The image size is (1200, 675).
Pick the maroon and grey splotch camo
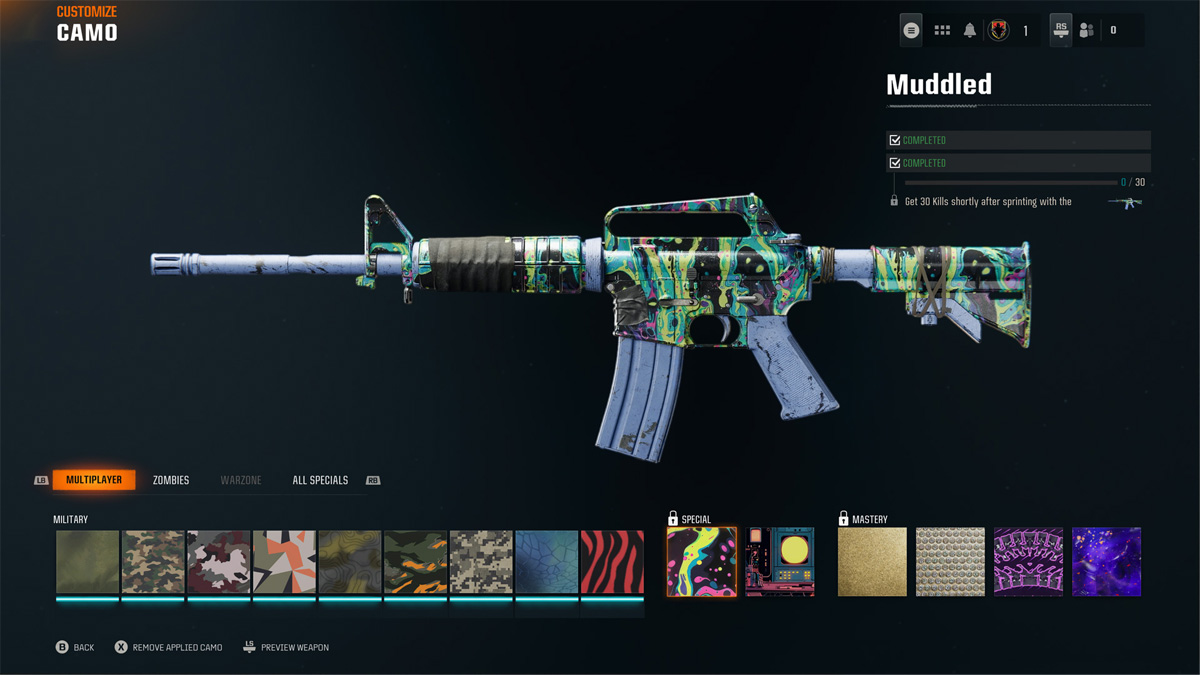[x=219, y=562]
